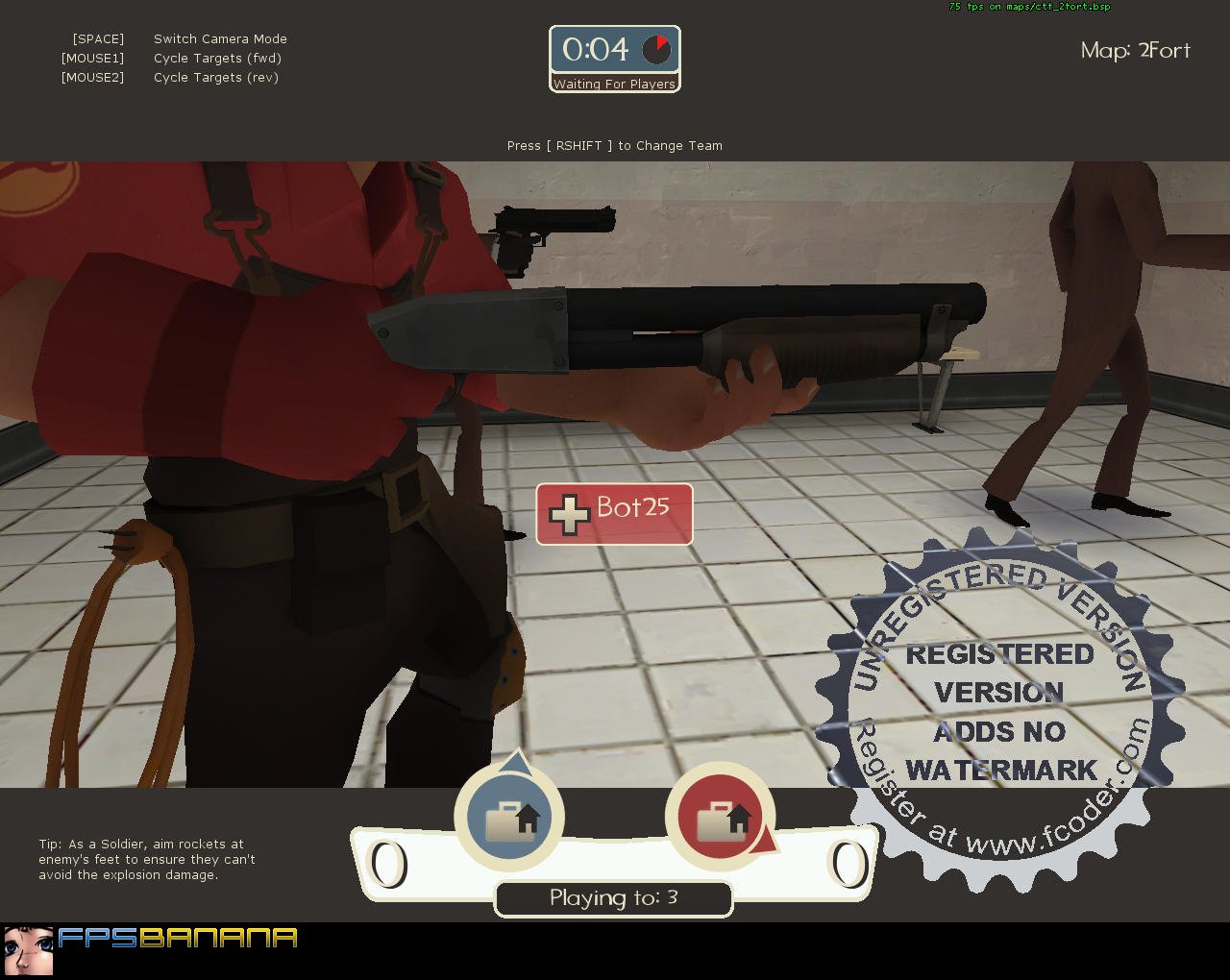The width and height of the screenshot is (1230, 980).
Task: Click the anime avatar icon in bottom-left corner
Action: [31, 953]
